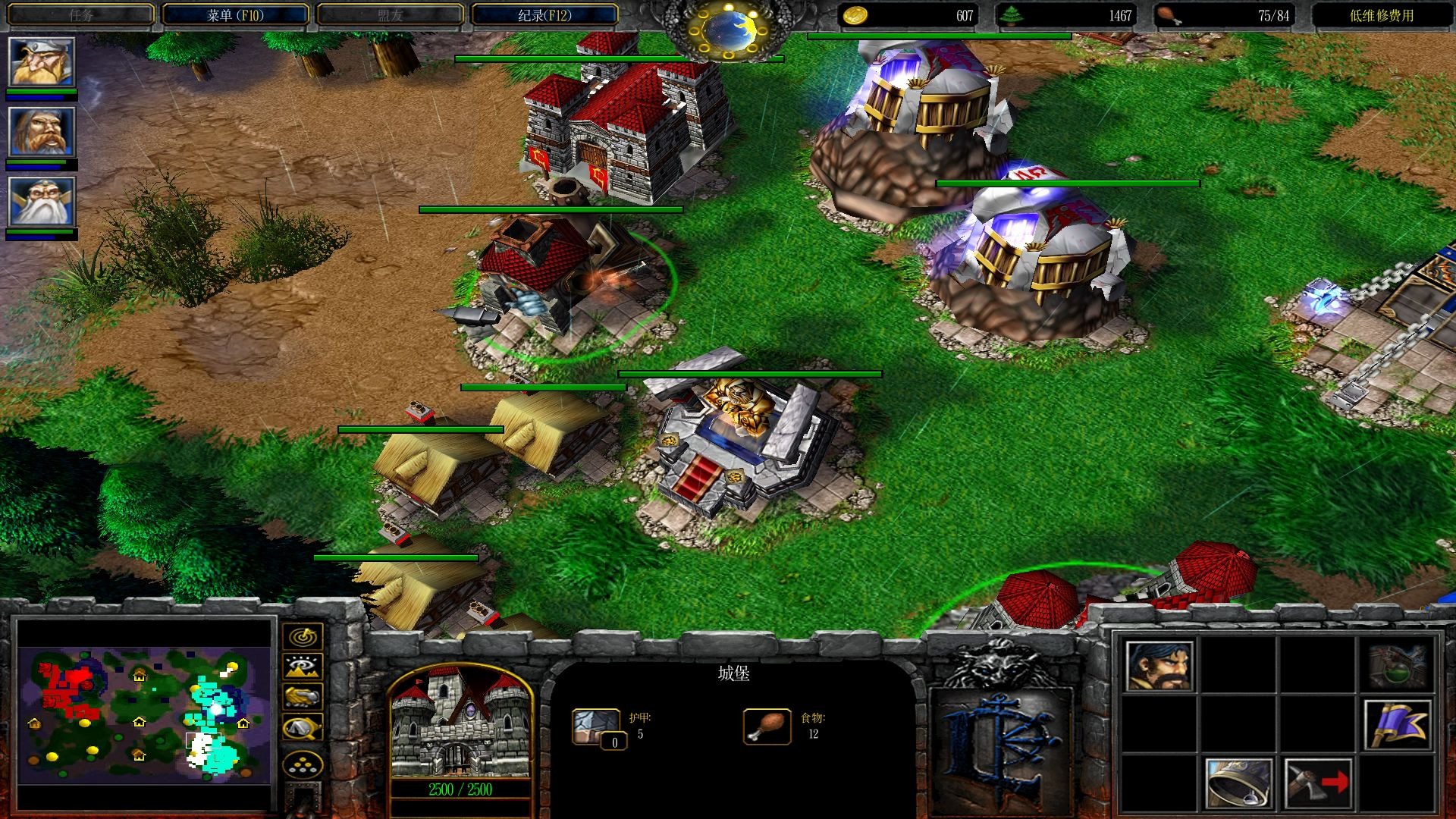Select the hero with the blond mustache
This screenshot has height=819, width=1456.
[42, 62]
